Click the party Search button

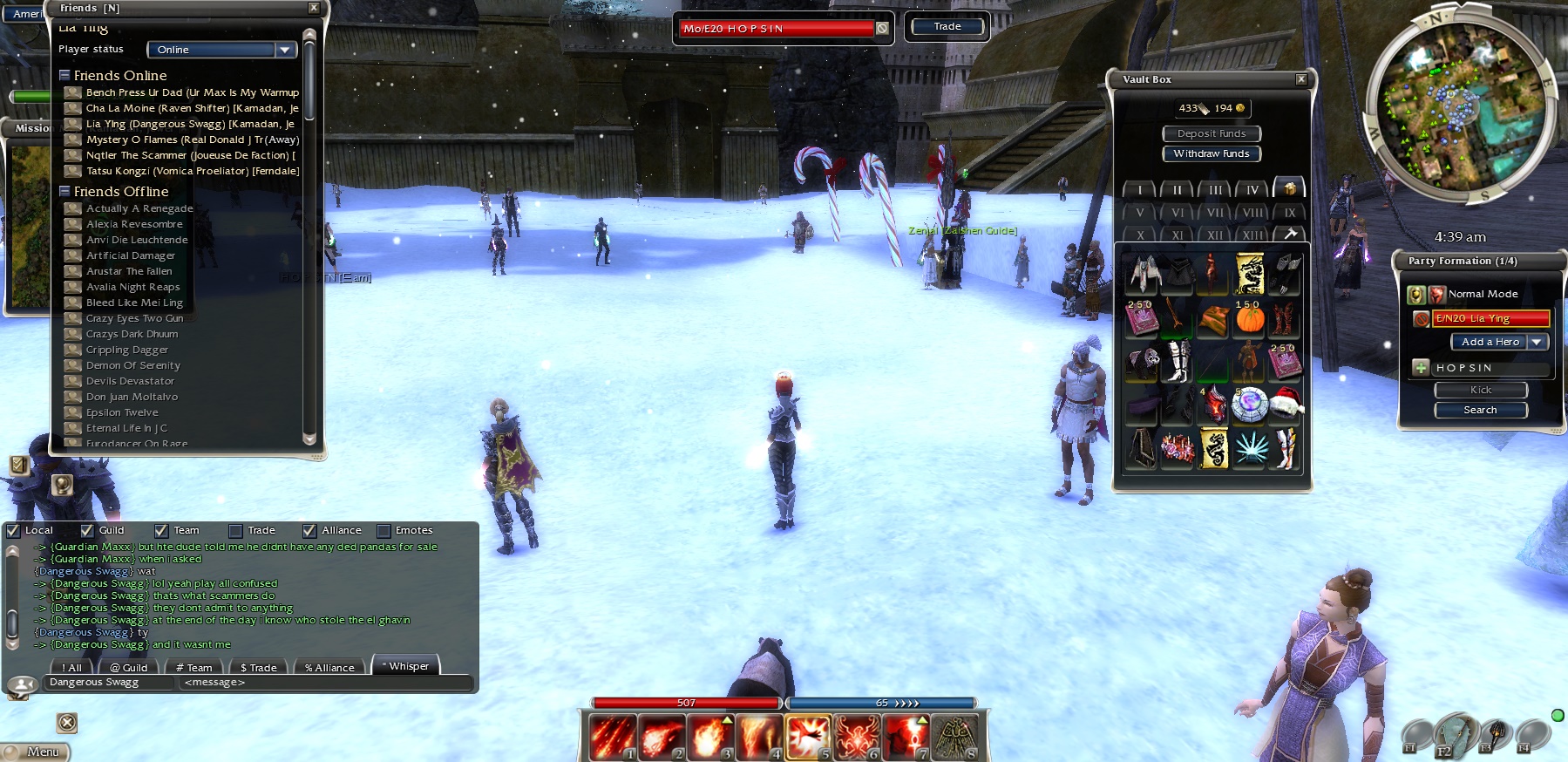pos(1480,410)
